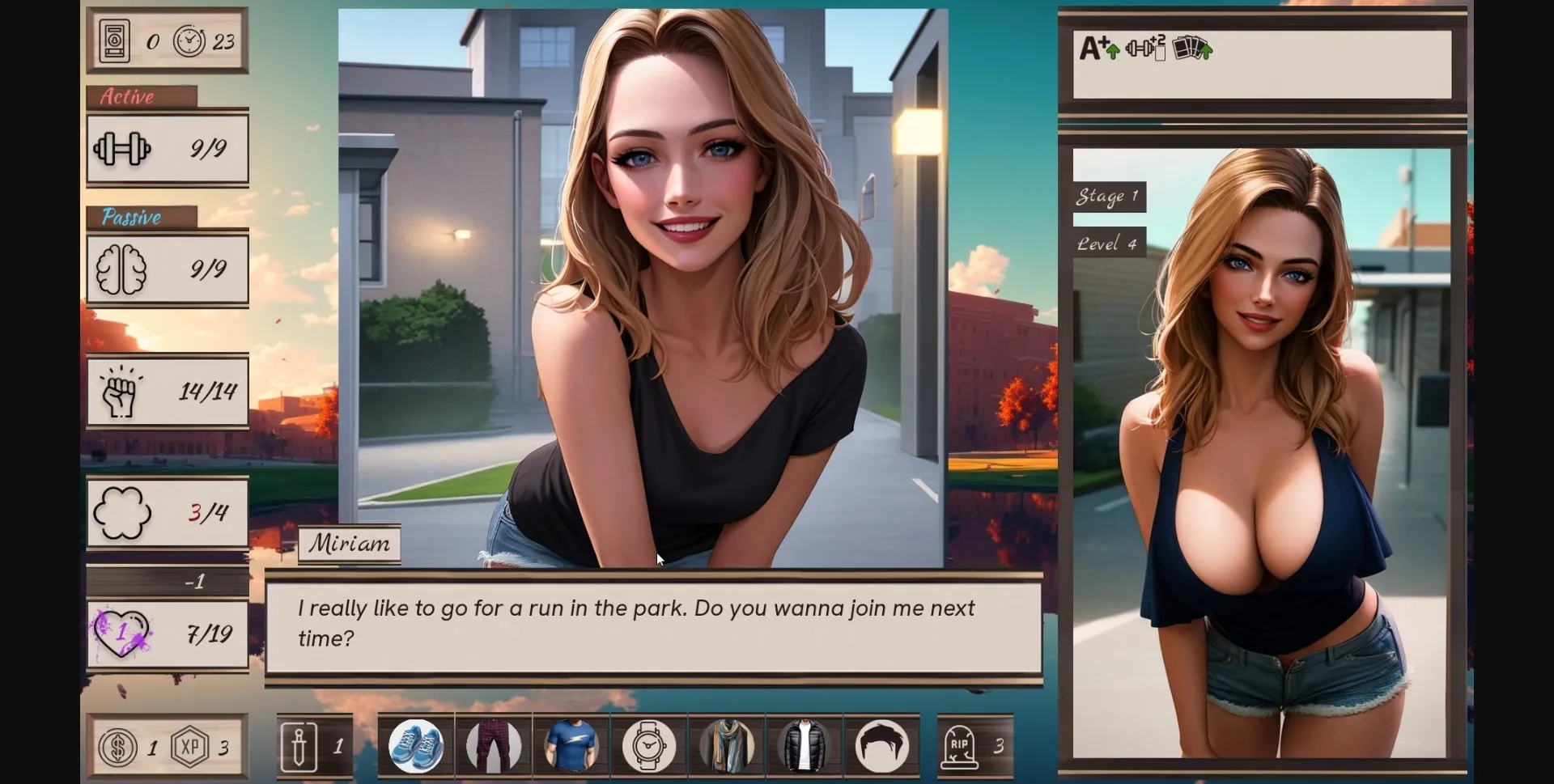Expand the +2 dumbbell bonus icon
This screenshot has height=784, width=1554.
(1146, 49)
